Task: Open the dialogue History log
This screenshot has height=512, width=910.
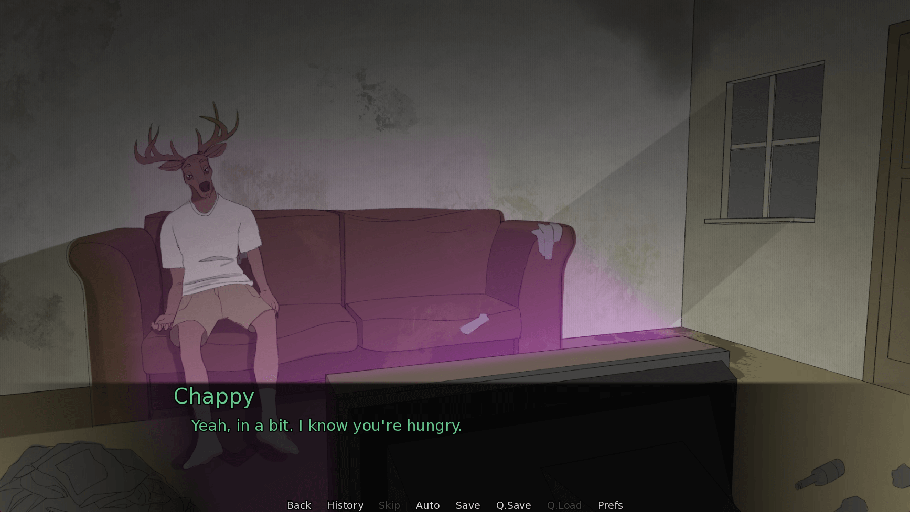Action: click(x=345, y=505)
